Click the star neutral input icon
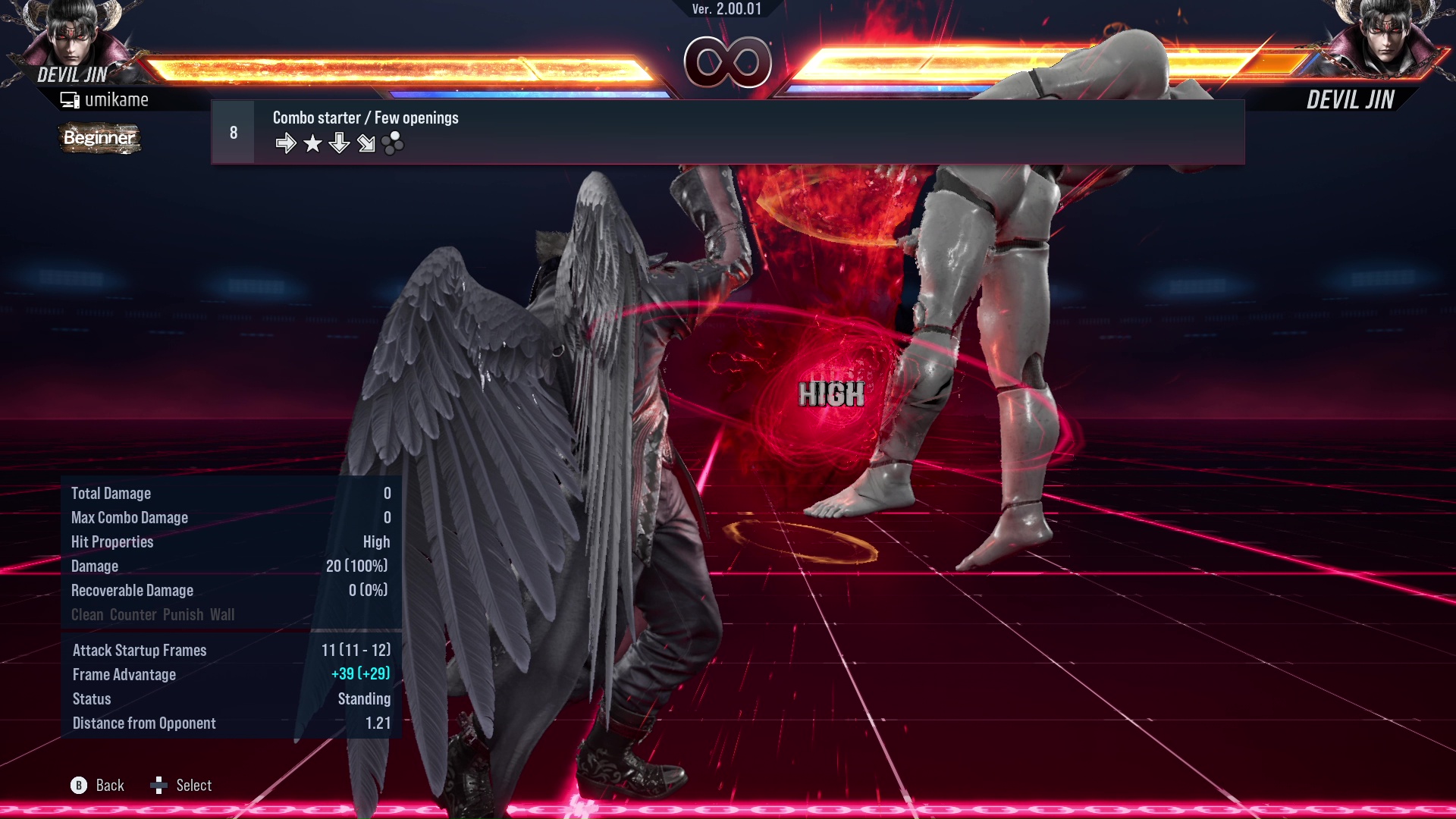Viewport: 1456px width, 819px height. pos(312,141)
